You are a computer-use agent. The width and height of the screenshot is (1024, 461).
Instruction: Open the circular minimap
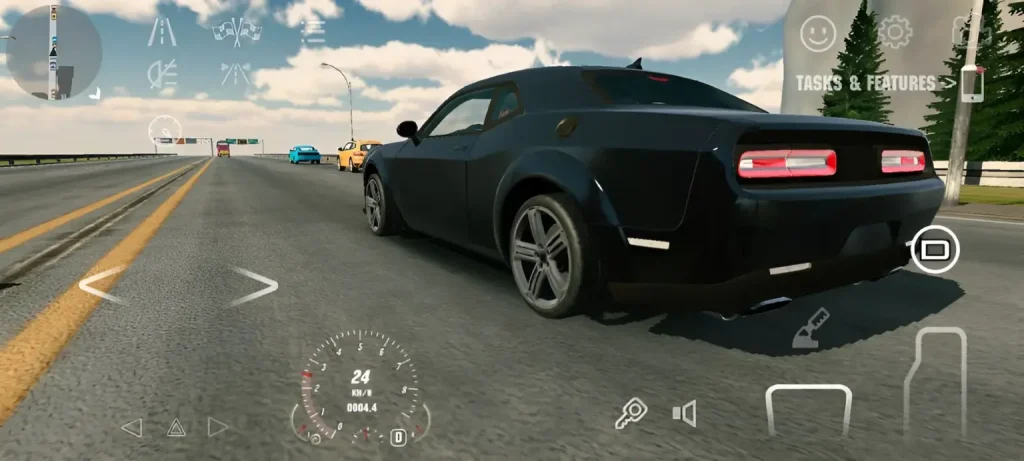(54, 52)
